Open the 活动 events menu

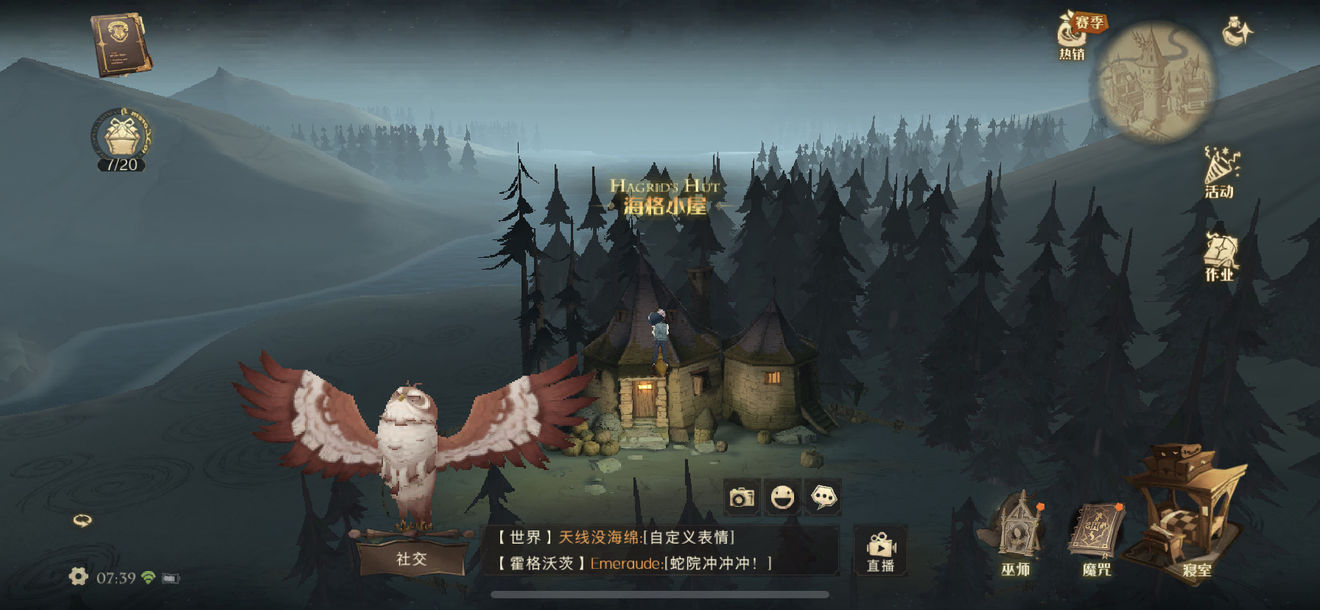1220,172
